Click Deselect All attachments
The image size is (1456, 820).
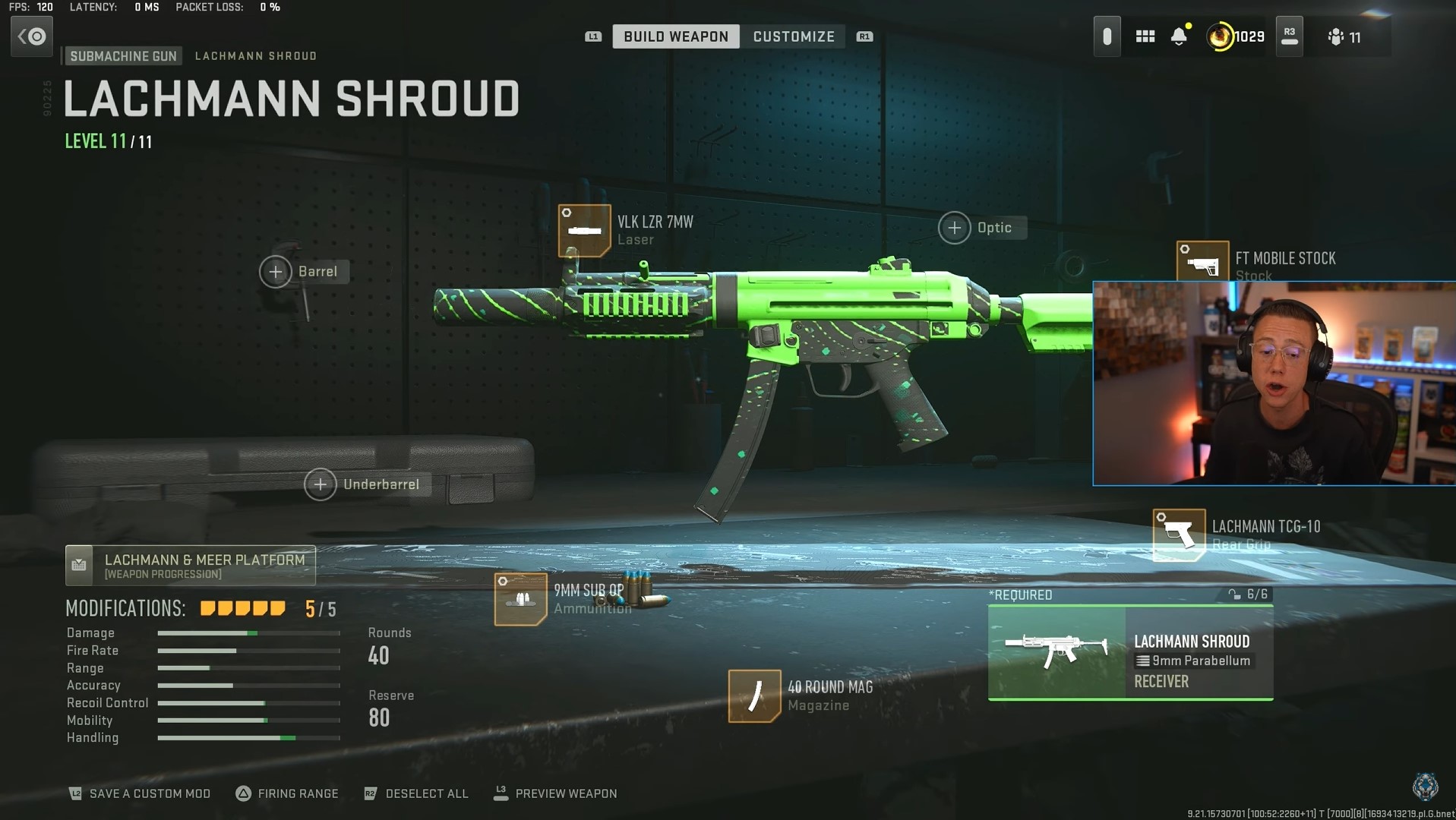point(416,793)
